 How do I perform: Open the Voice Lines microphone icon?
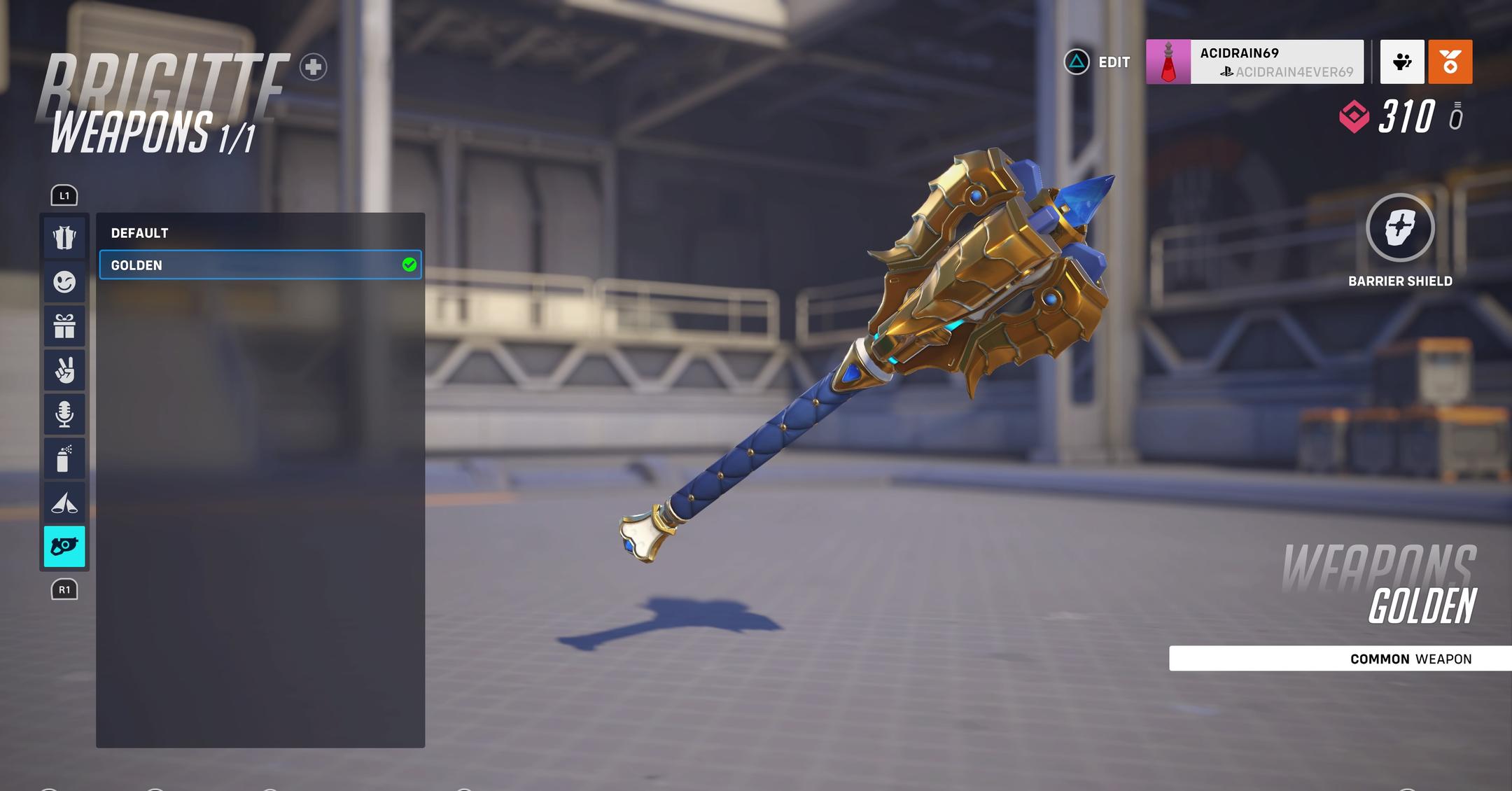pos(64,414)
